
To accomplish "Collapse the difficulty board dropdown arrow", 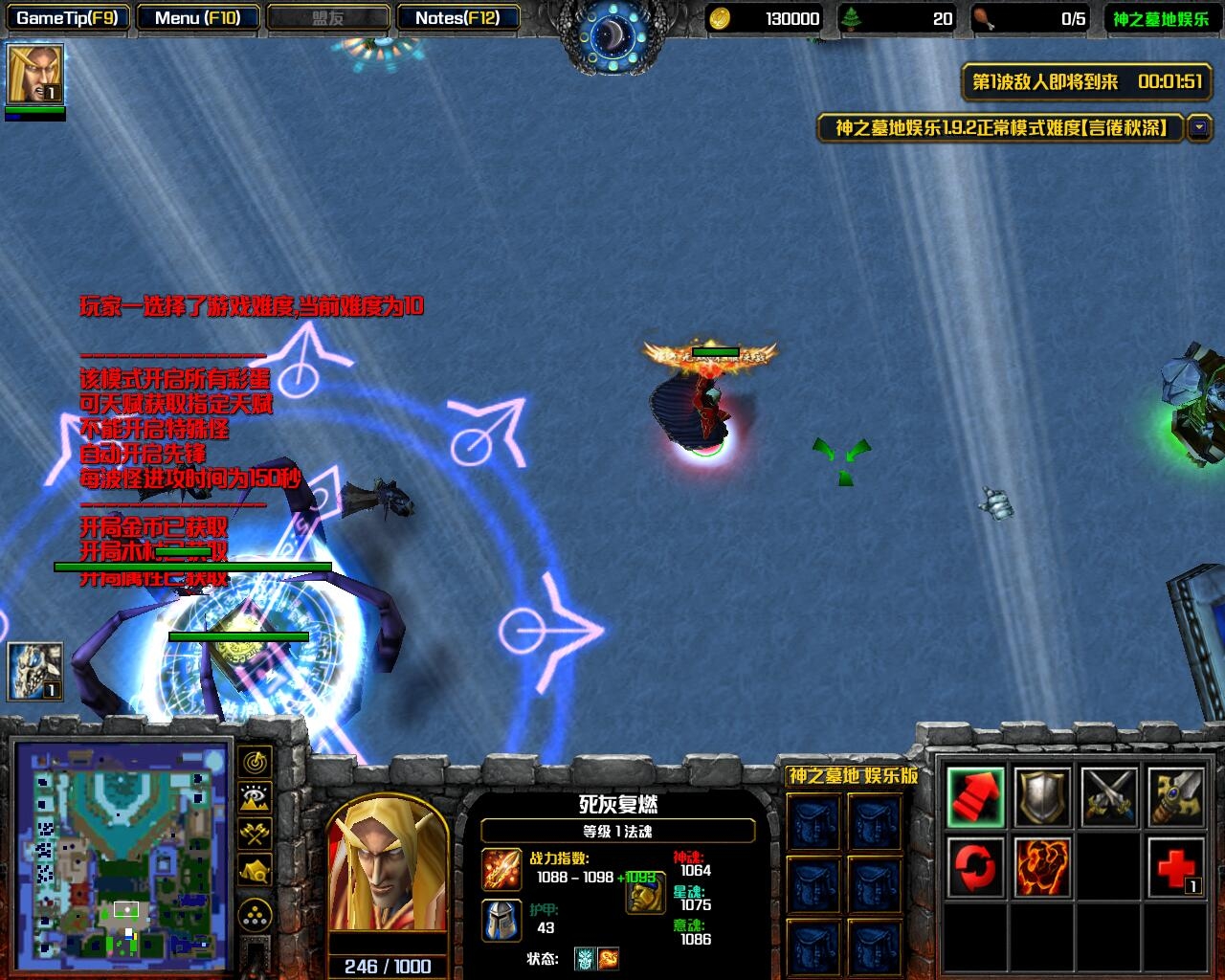I will coord(1199,127).
